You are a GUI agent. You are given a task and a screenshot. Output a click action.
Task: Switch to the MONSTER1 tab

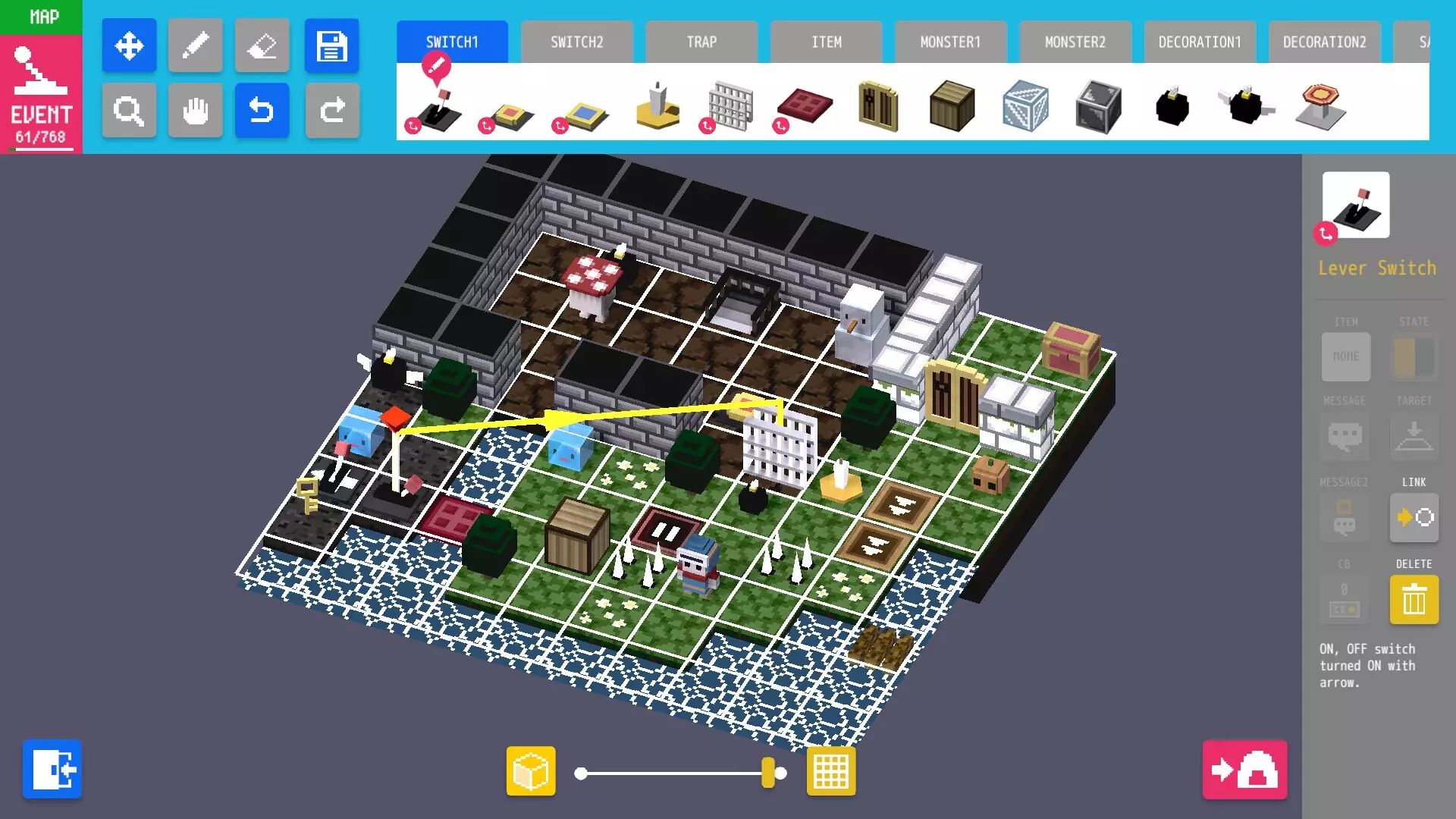pyautogui.click(x=951, y=42)
